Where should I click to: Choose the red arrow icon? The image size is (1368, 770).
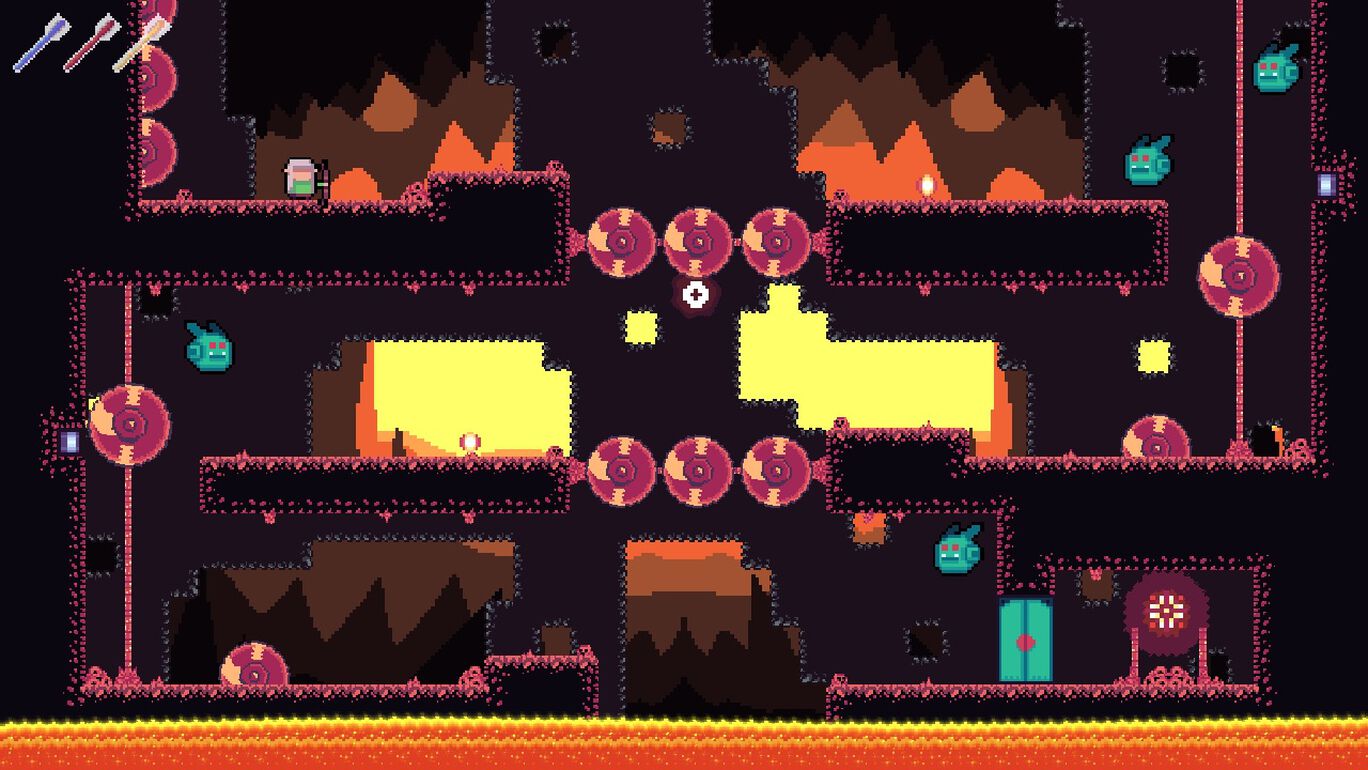tap(91, 43)
